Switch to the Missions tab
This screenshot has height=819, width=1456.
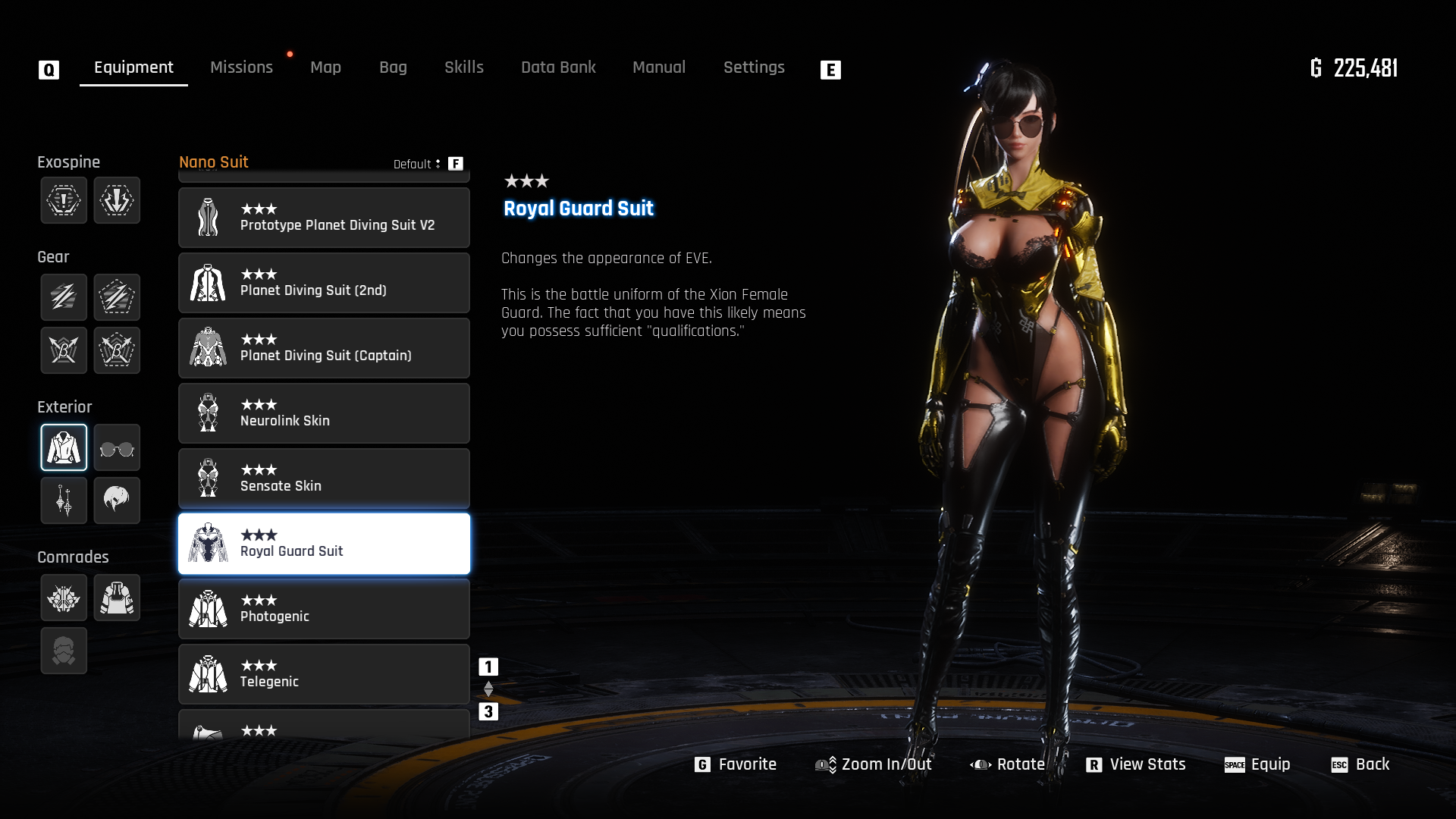(x=241, y=67)
